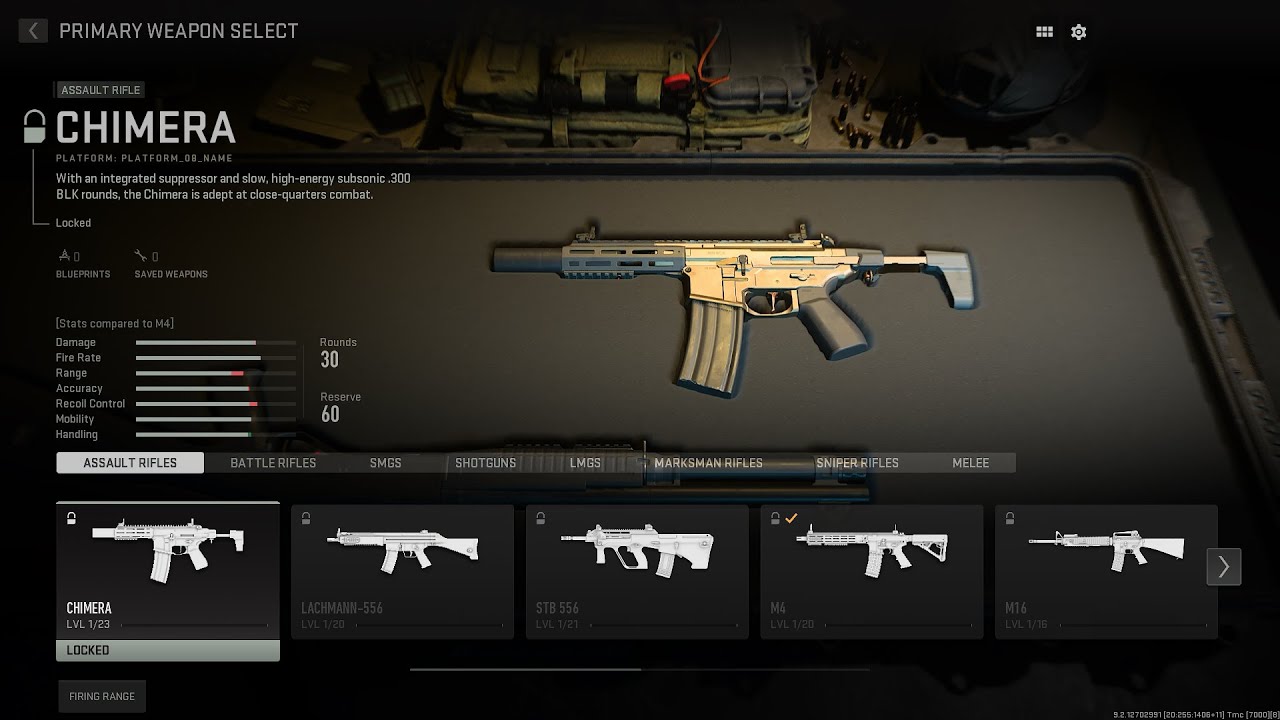Viewport: 1280px width, 720px height.
Task: Go back using the top-left arrow
Action: 33,31
